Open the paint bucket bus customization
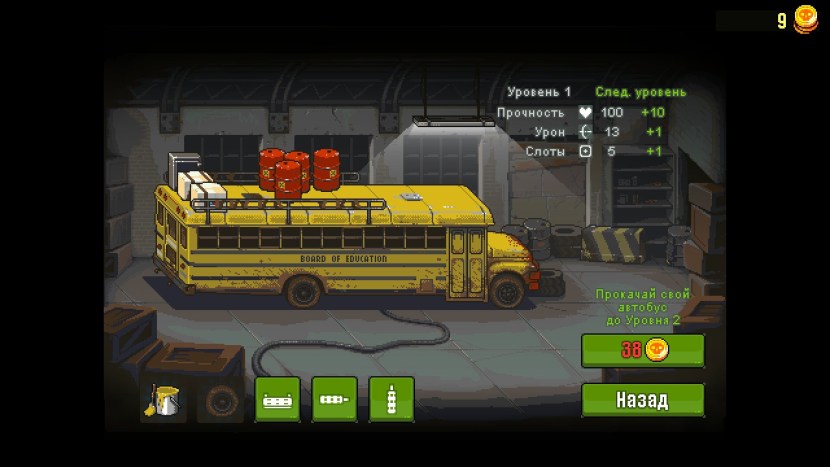The image size is (830, 467). click(x=163, y=400)
